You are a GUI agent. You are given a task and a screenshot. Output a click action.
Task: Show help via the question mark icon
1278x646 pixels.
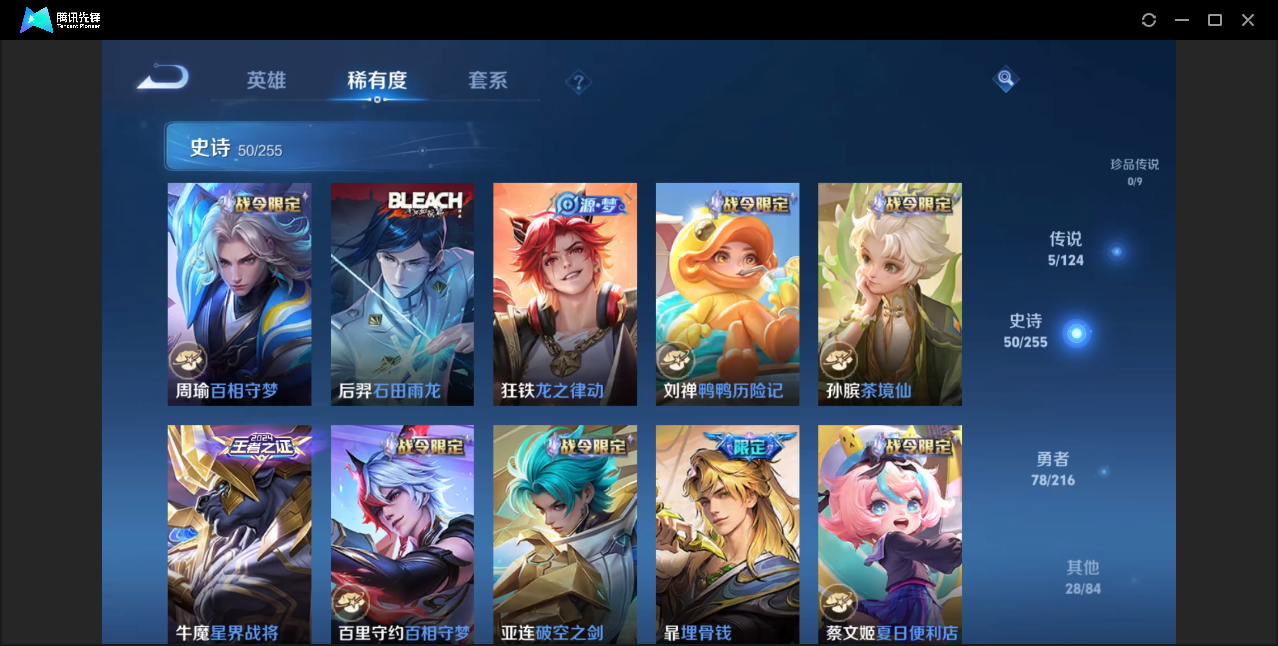pos(578,82)
